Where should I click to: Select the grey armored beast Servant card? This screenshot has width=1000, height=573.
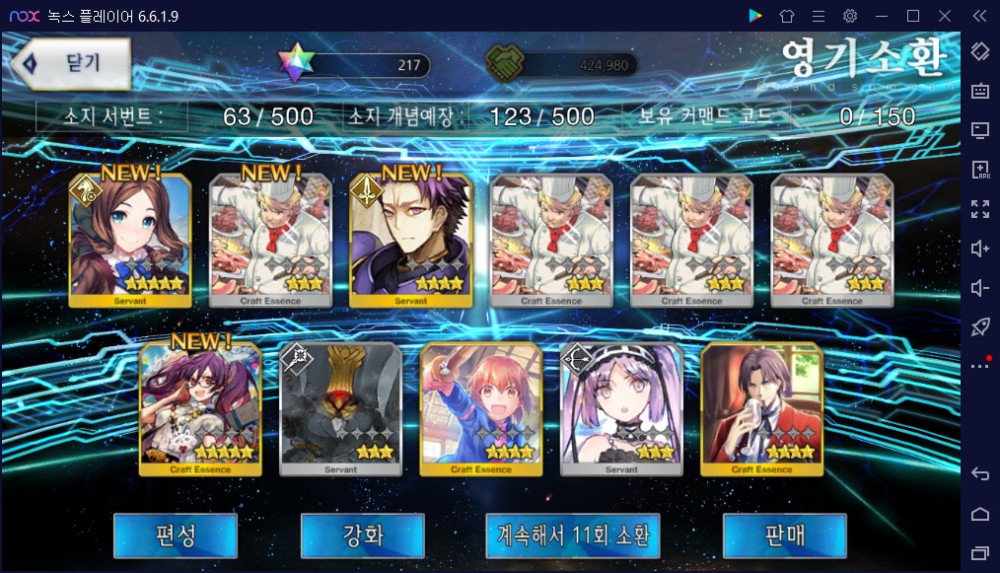coord(341,409)
